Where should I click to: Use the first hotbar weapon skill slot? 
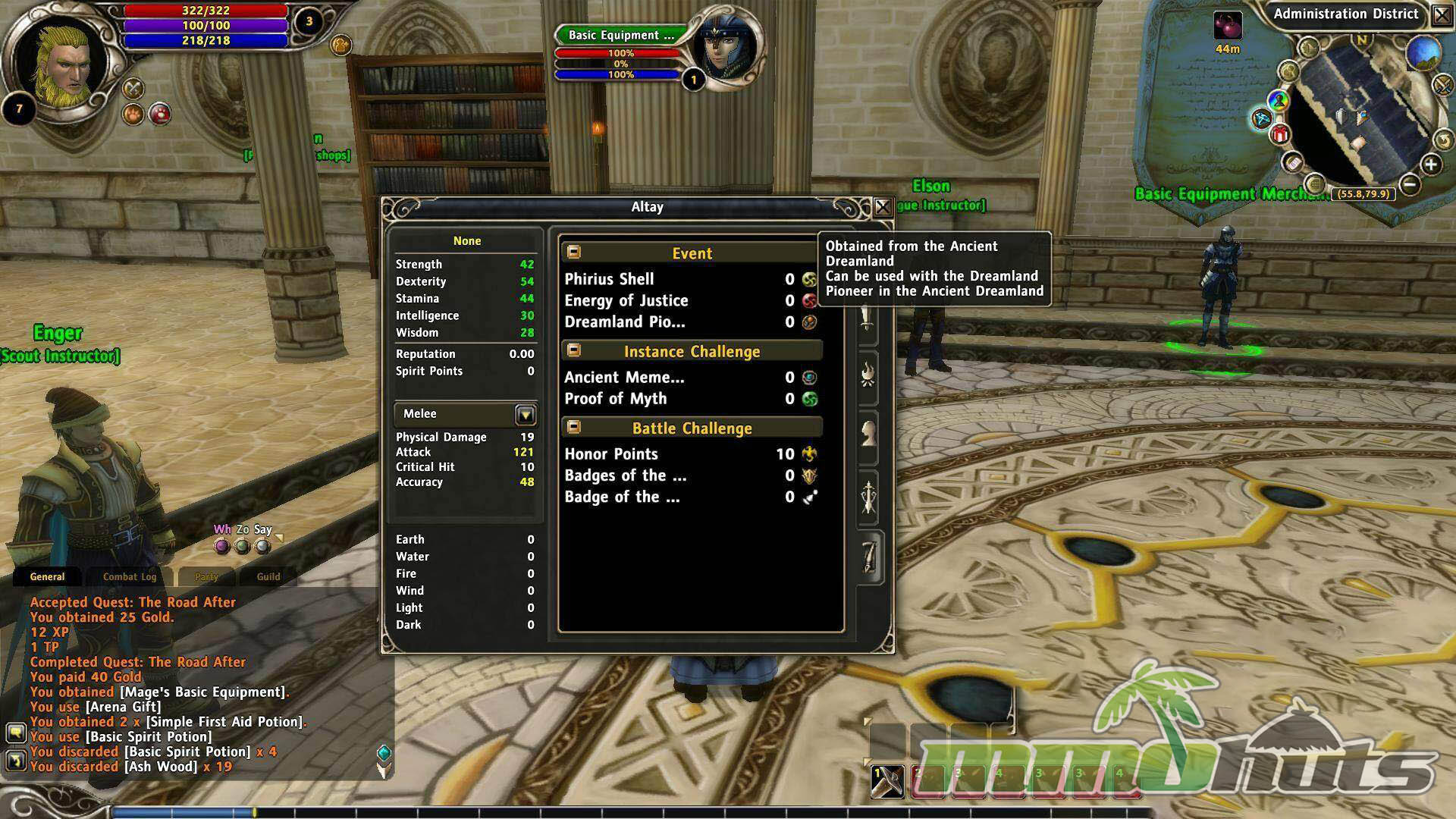(x=886, y=782)
